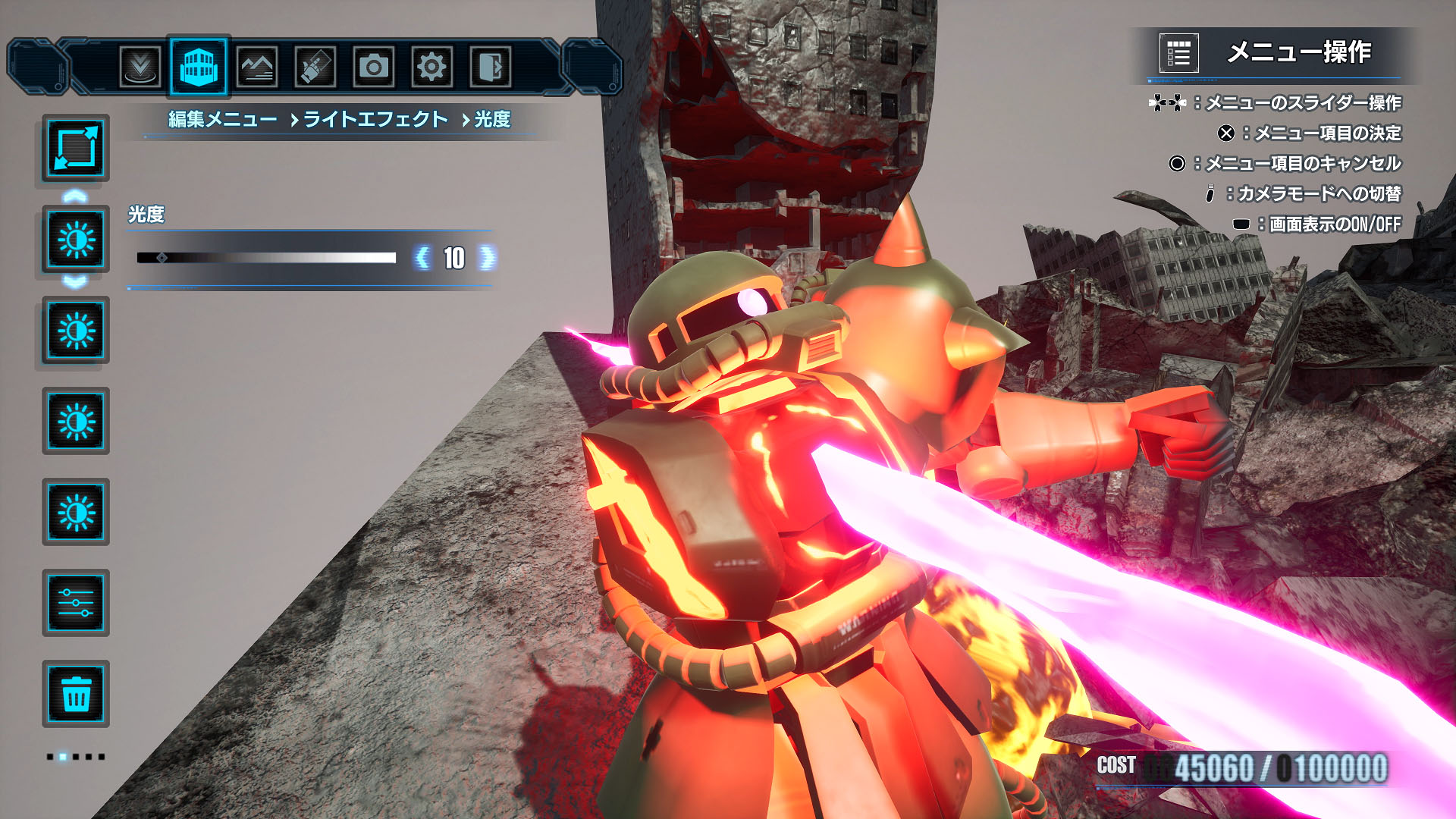Return to 編集メニュー in the breadcrumb
This screenshot has width=1456, height=819.
(x=222, y=120)
